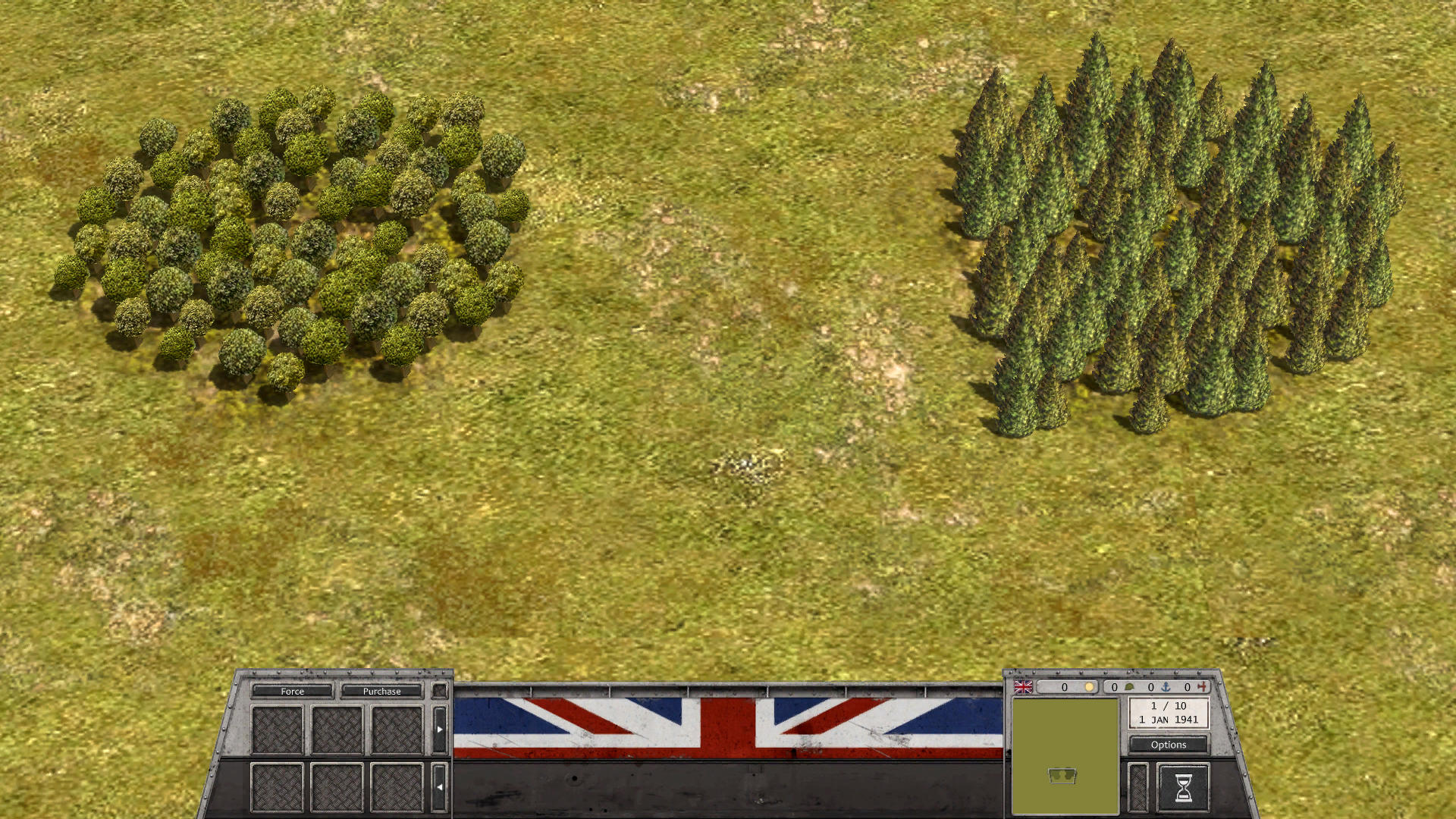Click the End Turn hourglass icon
This screenshot has width=1456, height=819.
pyautogui.click(x=1184, y=786)
